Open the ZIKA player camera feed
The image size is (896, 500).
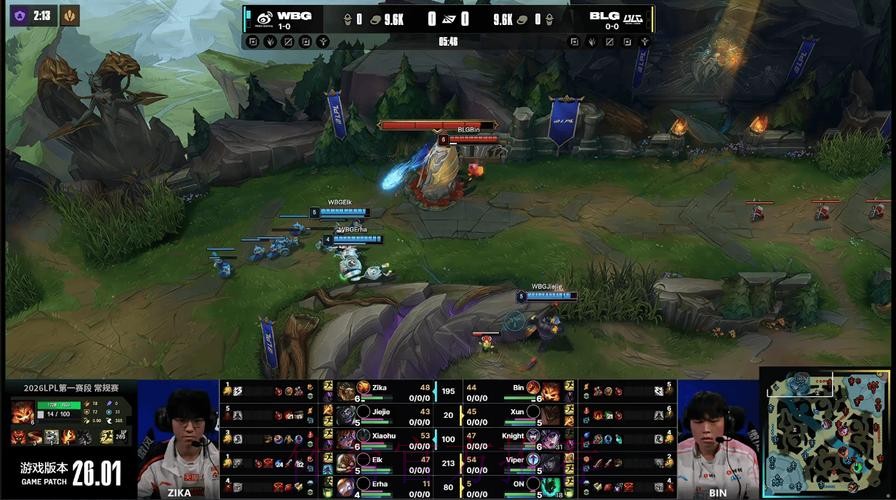pos(178,438)
